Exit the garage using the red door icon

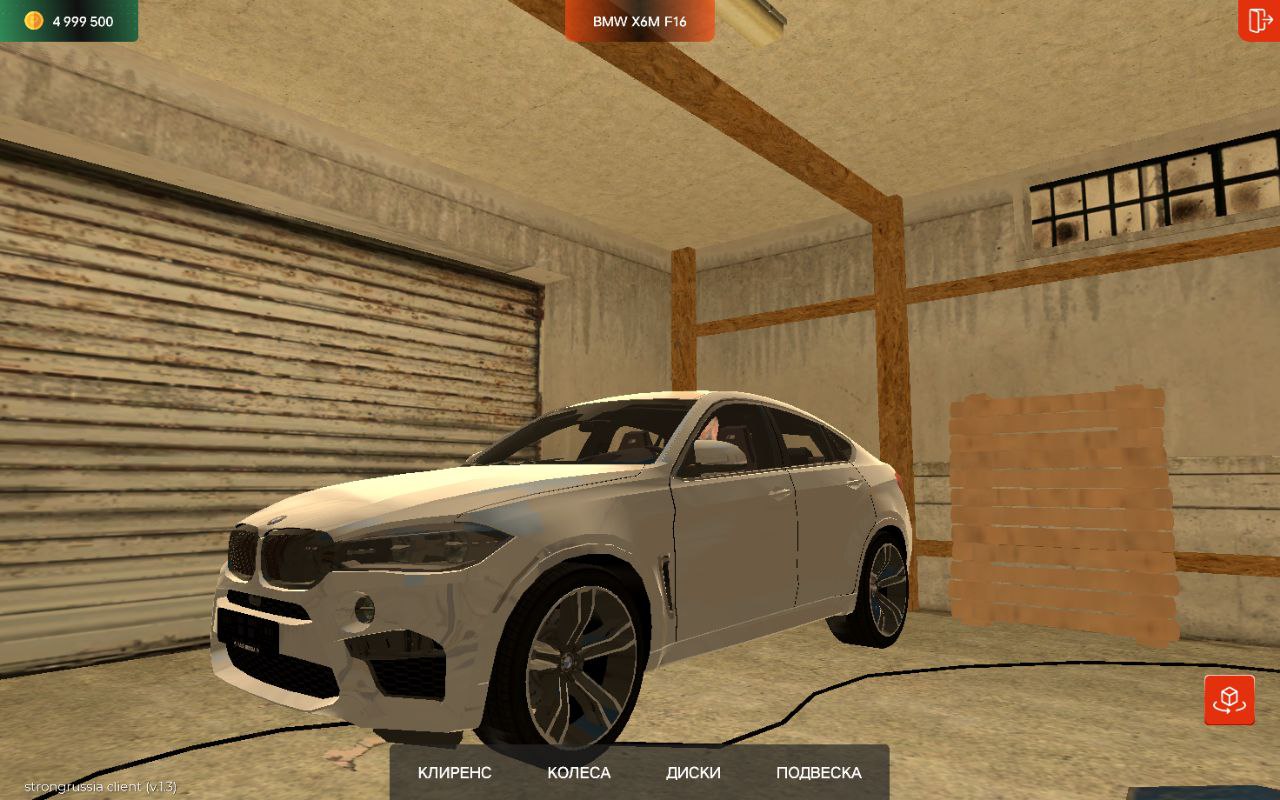click(1257, 20)
